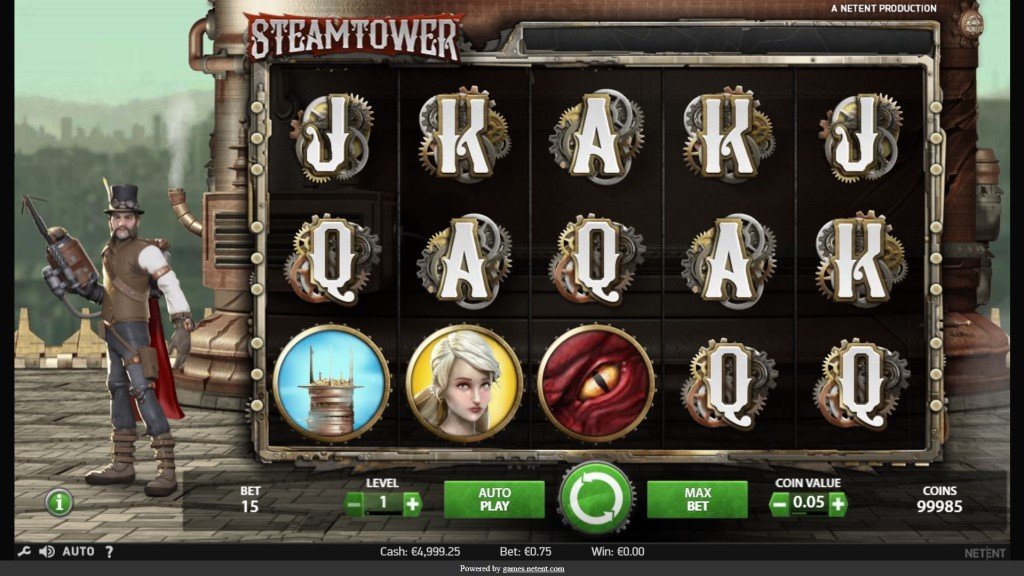Show help with the question mark
This screenshot has width=1024, height=576.
109,551
